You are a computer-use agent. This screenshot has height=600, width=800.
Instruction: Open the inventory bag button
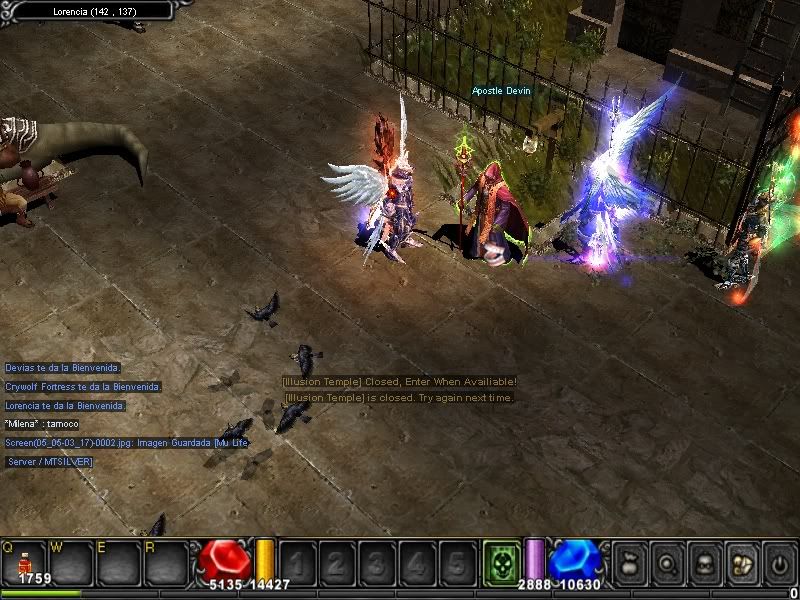(x=630, y=563)
